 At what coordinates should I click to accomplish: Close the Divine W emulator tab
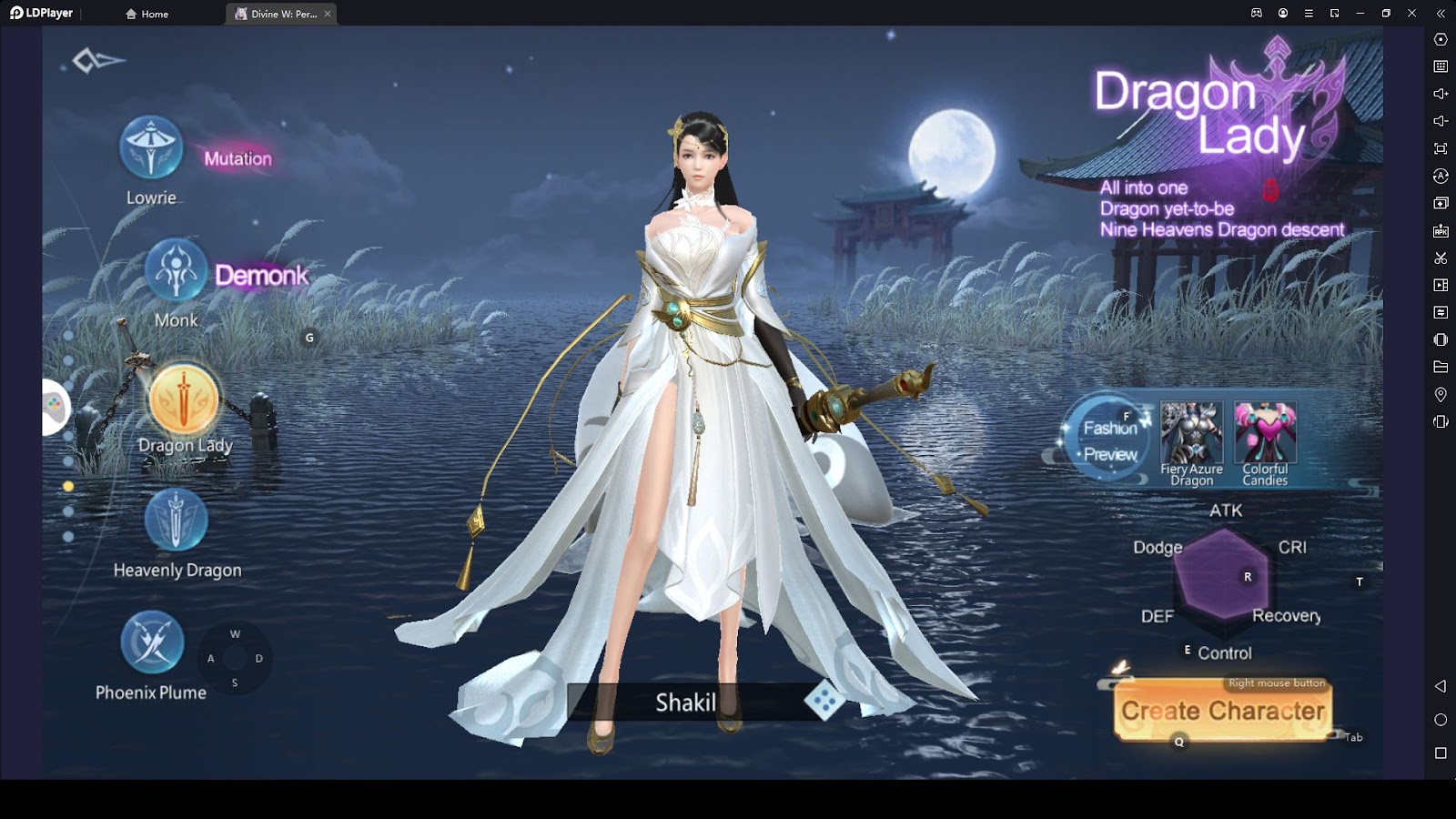point(328,14)
